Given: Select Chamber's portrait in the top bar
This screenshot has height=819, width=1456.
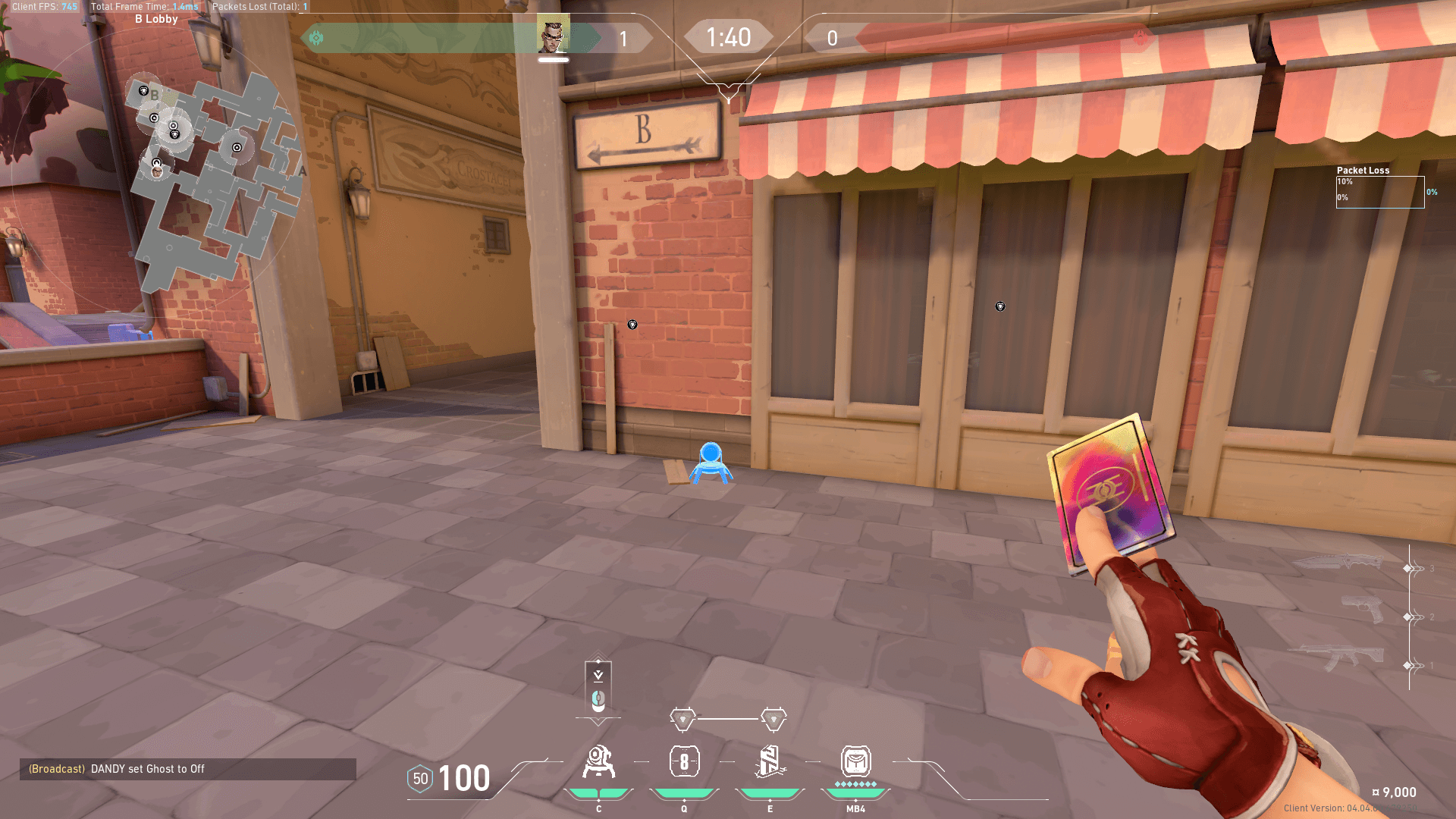Looking at the screenshot, I should [553, 33].
